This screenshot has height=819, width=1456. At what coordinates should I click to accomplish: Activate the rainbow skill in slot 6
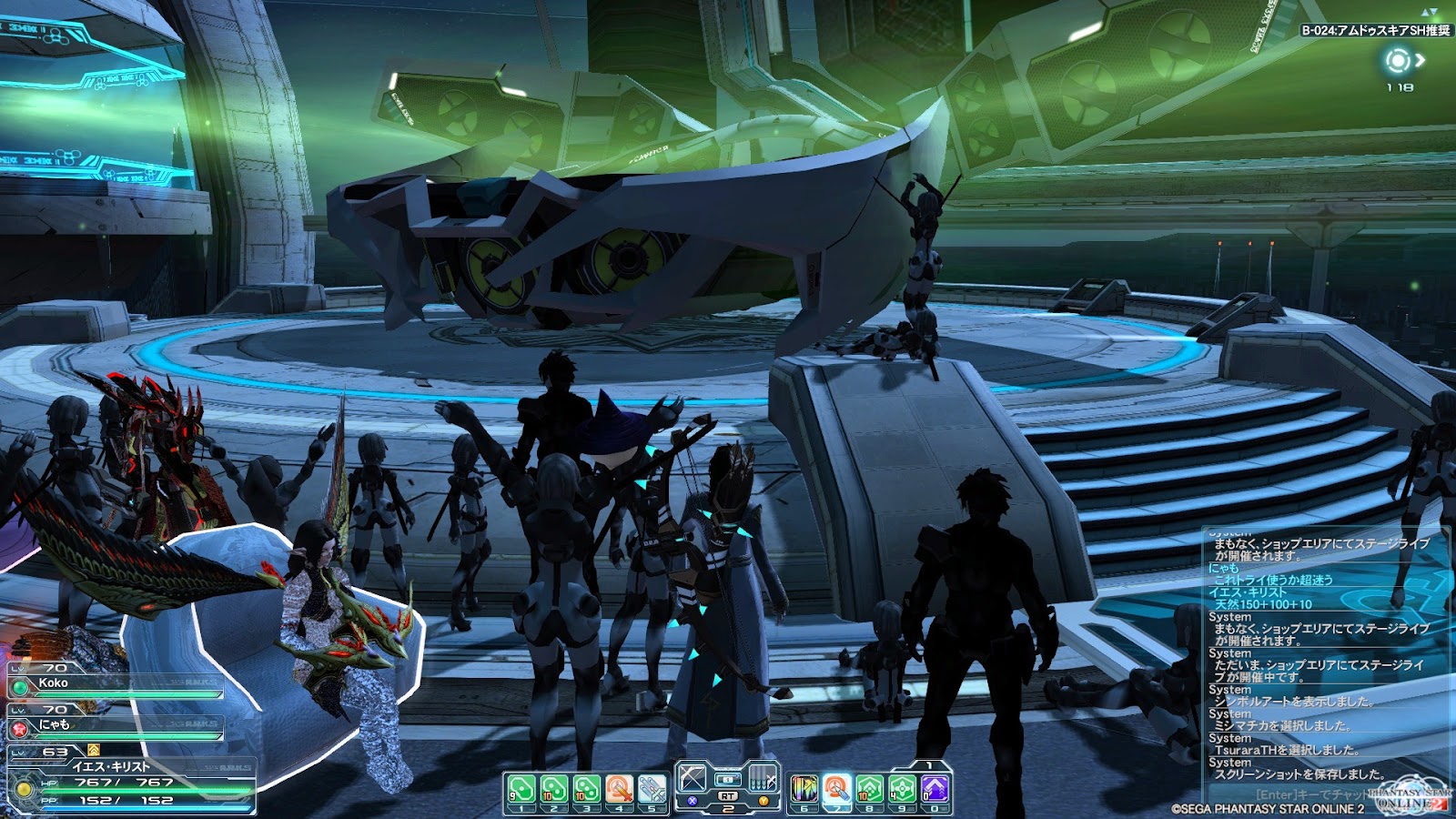pos(804,788)
